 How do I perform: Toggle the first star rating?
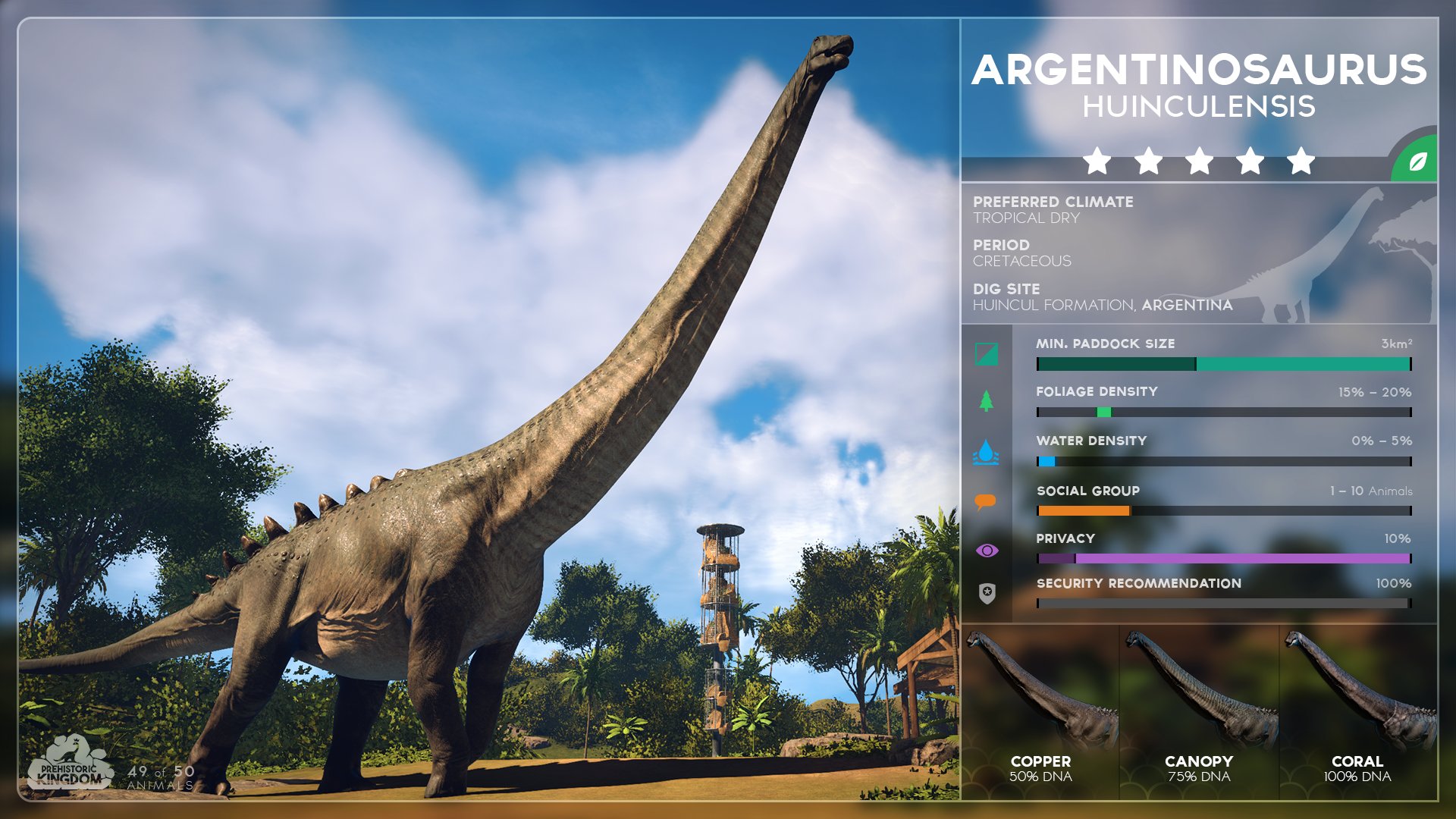click(1098, 160)
